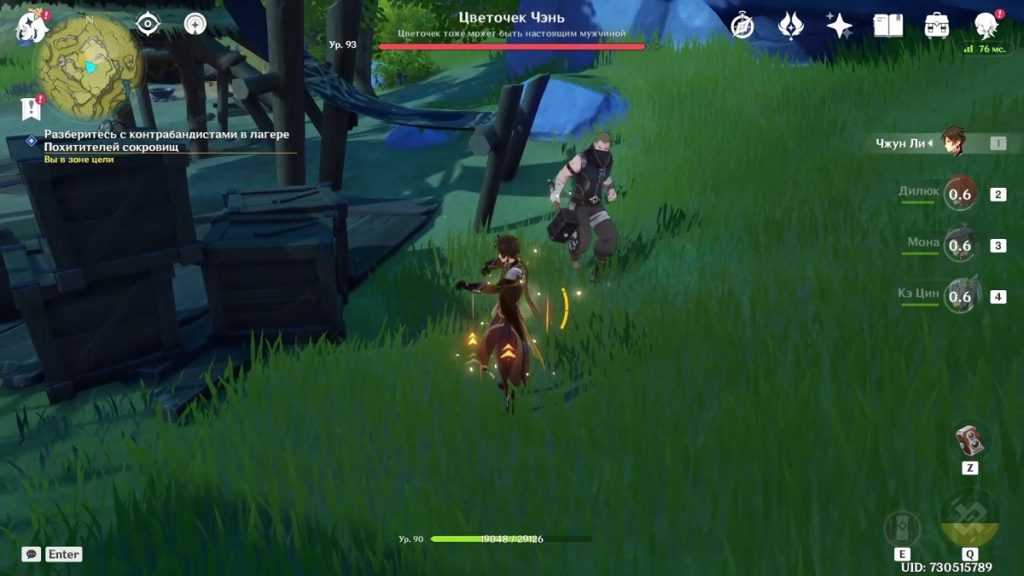
Task: Open the character screen icon
Action: (x=986, y=26)
